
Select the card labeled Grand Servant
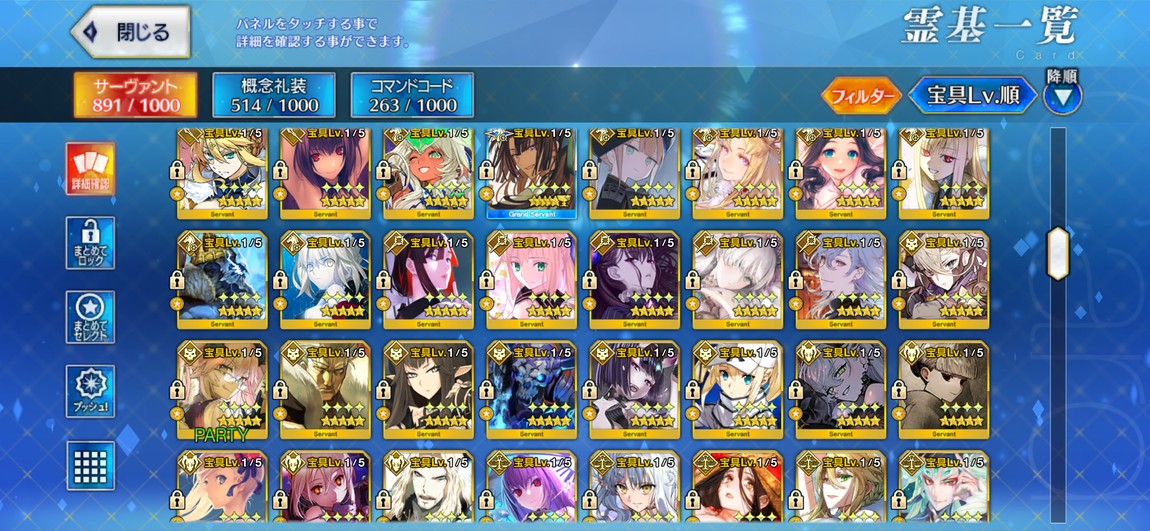(530, 173)
